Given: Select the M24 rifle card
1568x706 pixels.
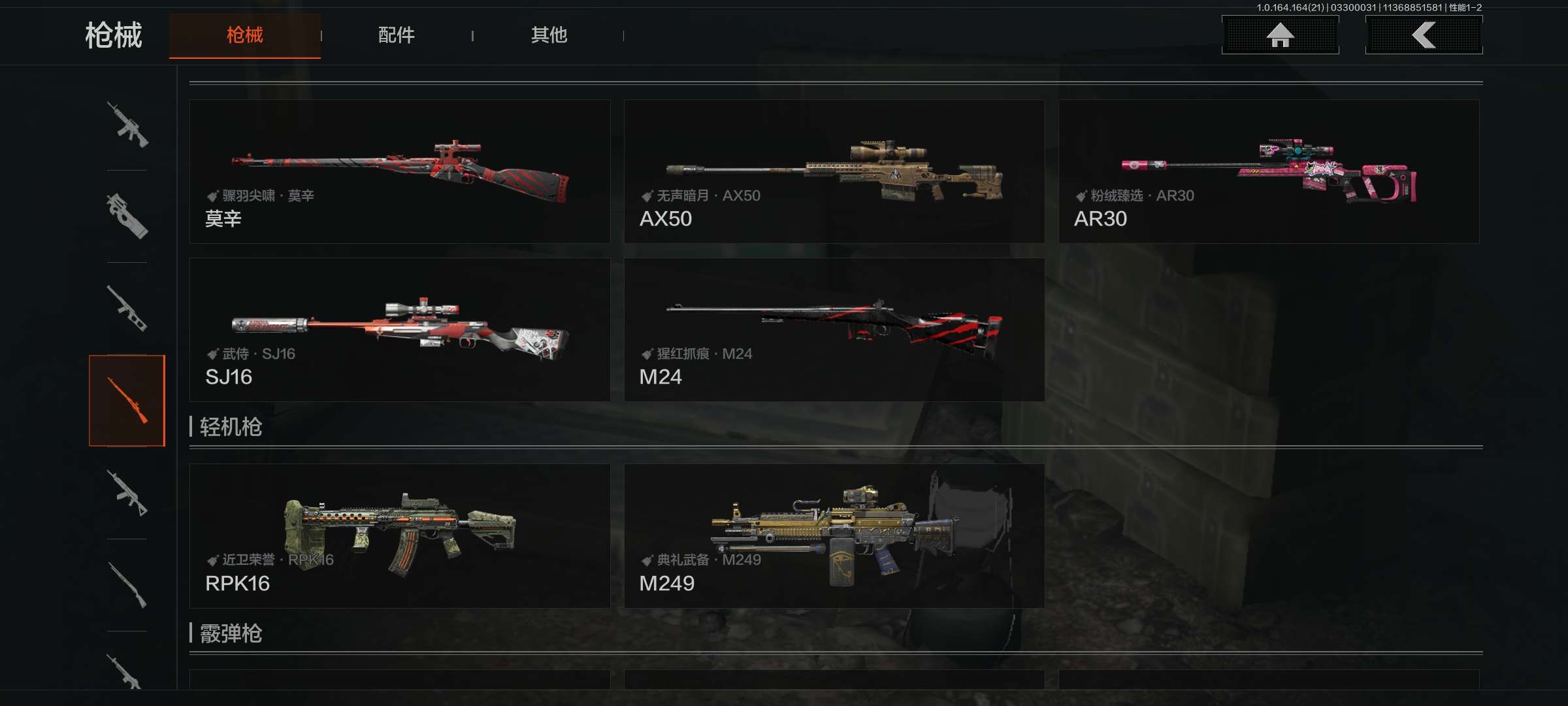Looking at the screenshot, I should pos(834,329).
